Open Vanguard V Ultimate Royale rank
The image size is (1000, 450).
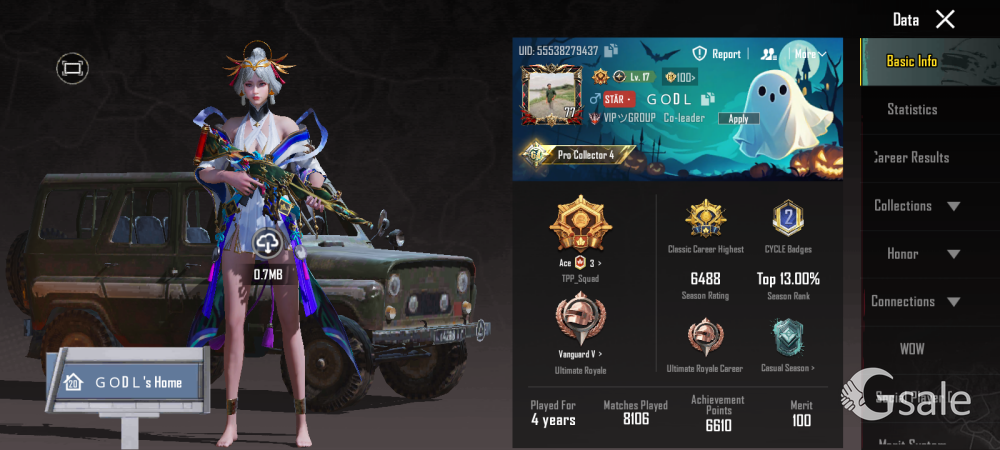pos(580,330)
